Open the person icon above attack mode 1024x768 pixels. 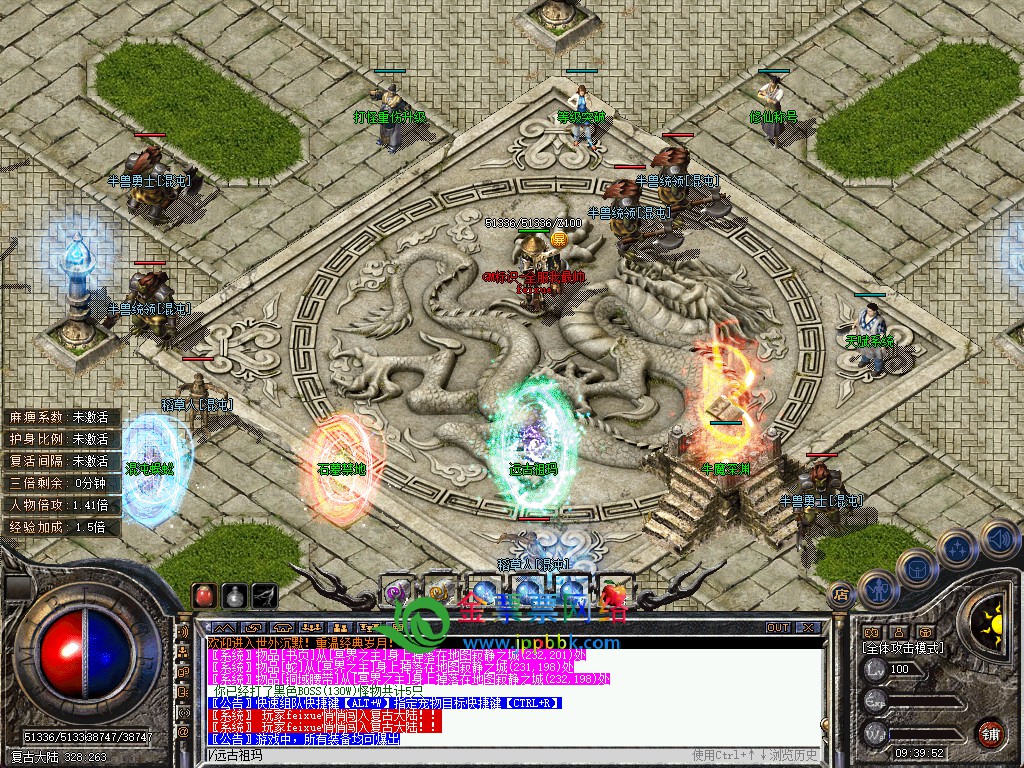coord(897,631)
